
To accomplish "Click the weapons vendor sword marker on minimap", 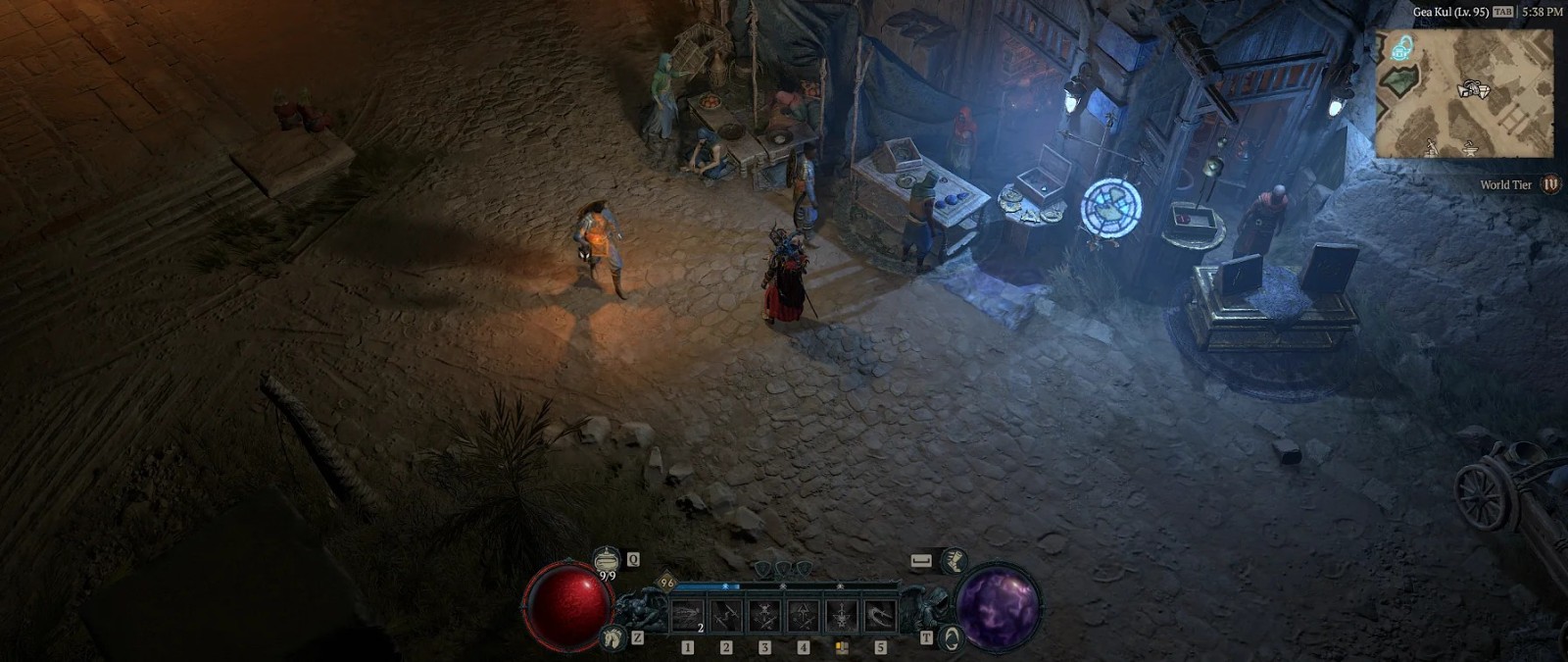I will tap(1432, 147).
